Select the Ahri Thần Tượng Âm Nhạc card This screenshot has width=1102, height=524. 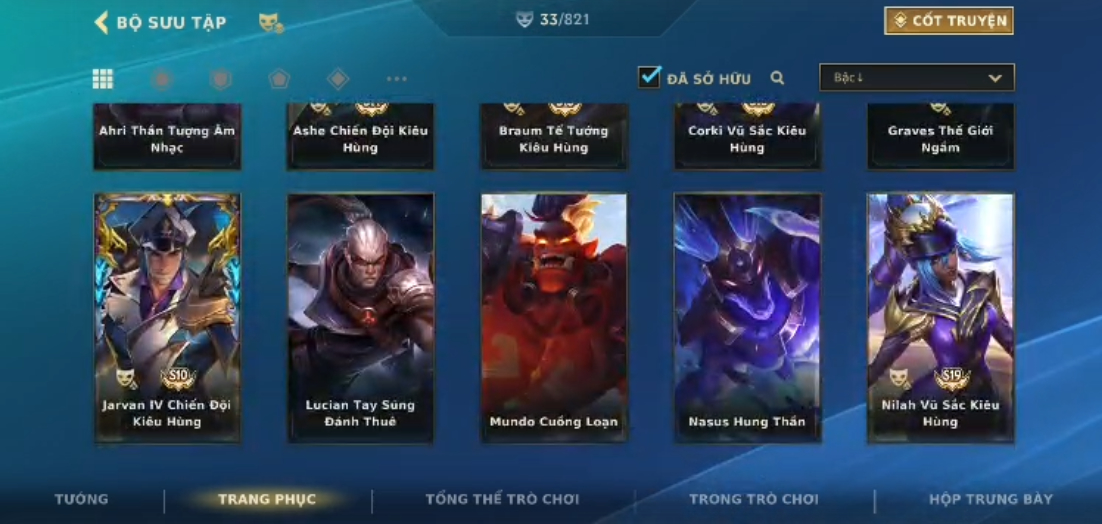[x=167, y=137]
